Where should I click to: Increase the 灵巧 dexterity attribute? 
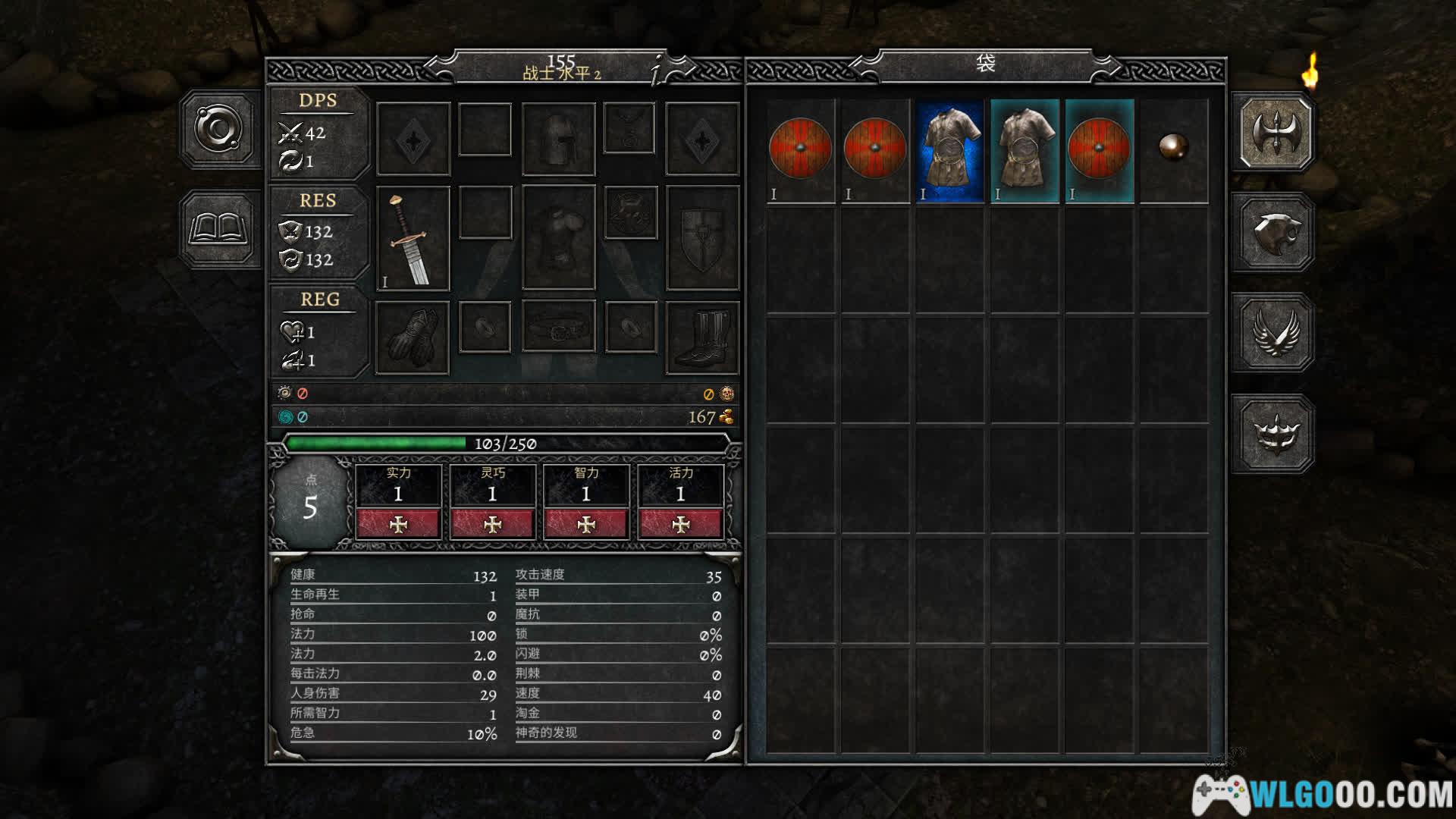pos(492,524)
